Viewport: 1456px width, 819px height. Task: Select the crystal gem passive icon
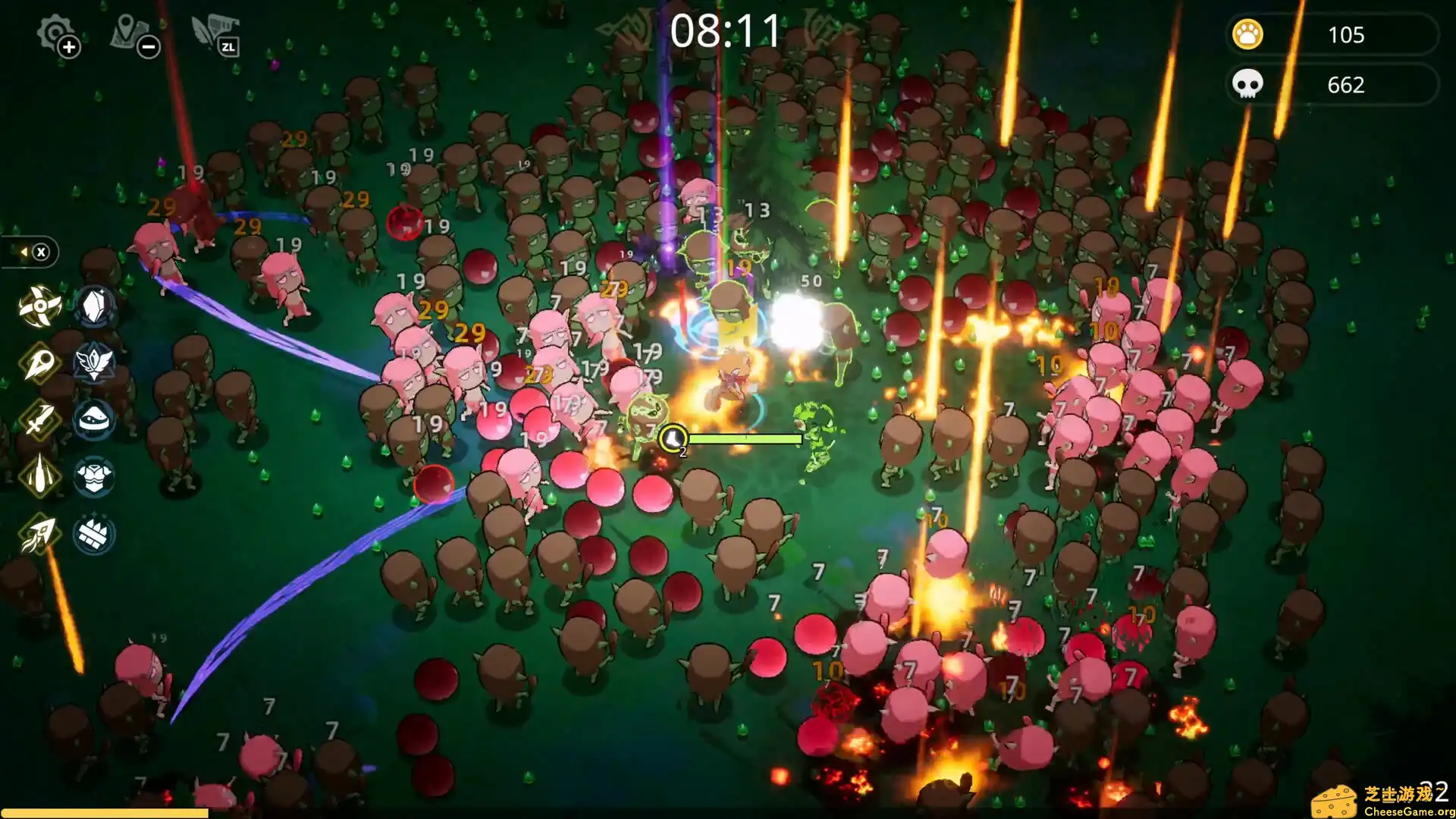coord(94,306)
